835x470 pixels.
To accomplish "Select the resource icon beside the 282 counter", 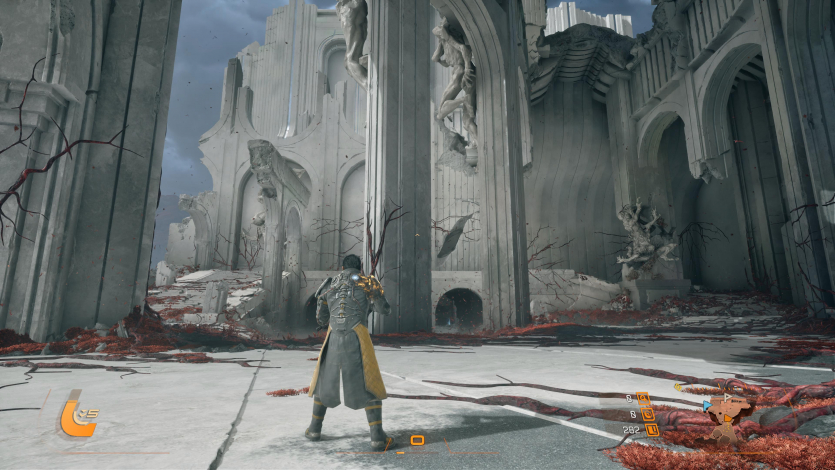I will 651,430.
